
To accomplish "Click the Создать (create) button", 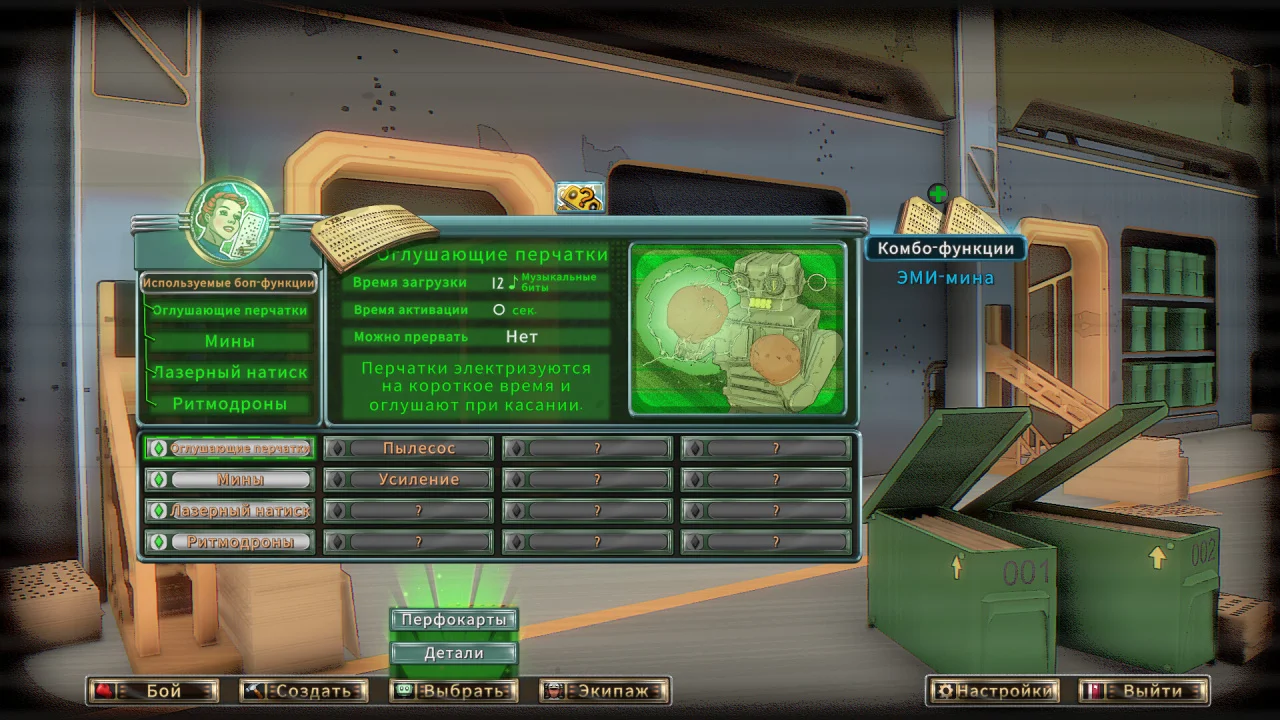I will pyautogui.click(x=304, y=690).
